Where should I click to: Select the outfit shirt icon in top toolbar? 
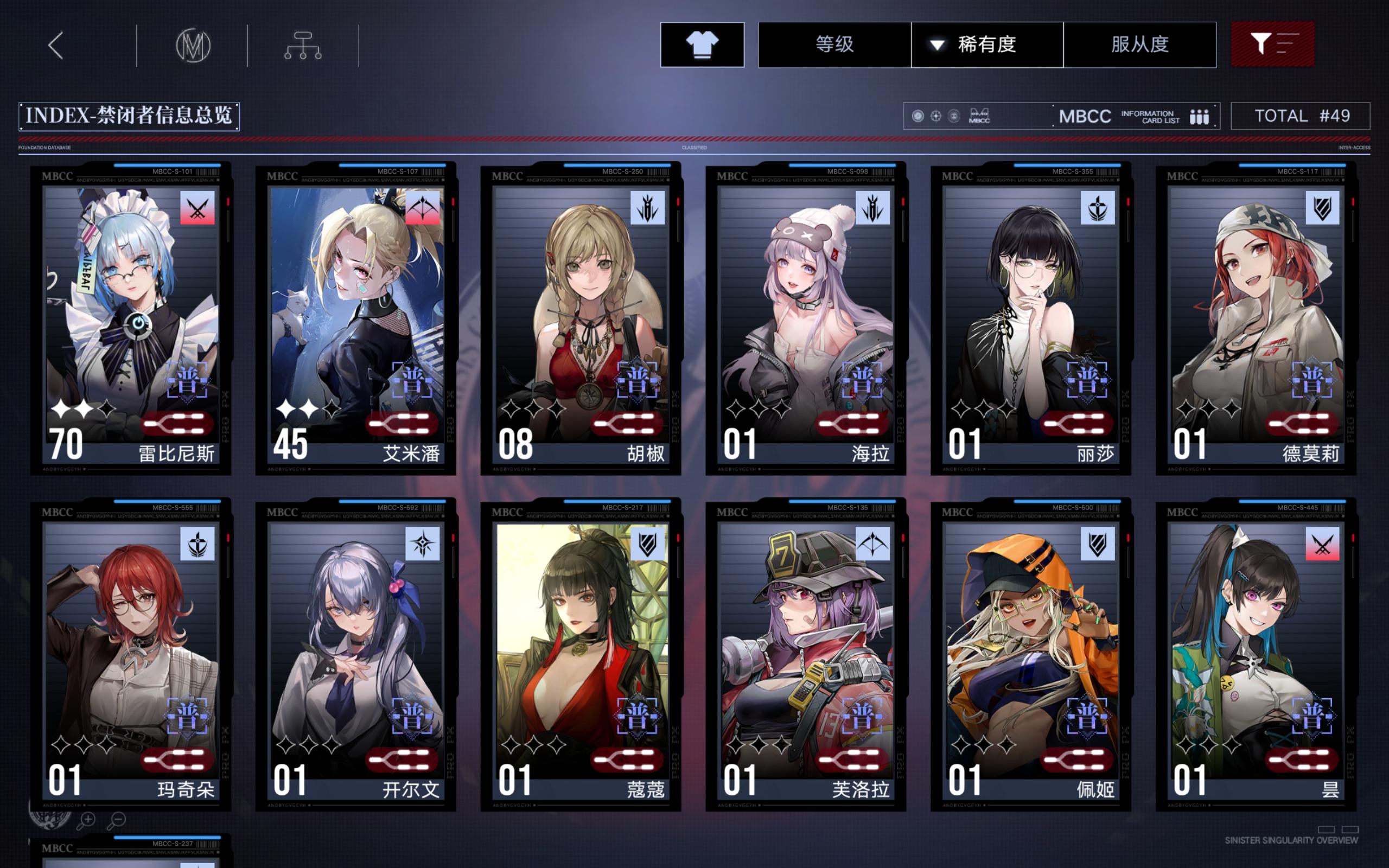[702, 46]
